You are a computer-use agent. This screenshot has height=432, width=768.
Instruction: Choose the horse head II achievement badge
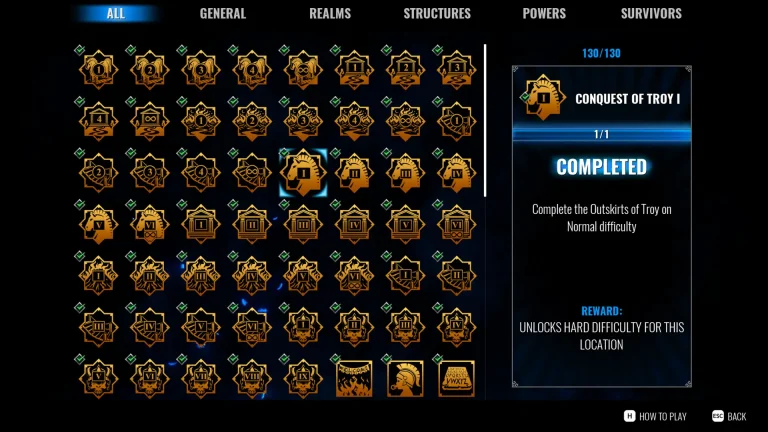(353, 173)
